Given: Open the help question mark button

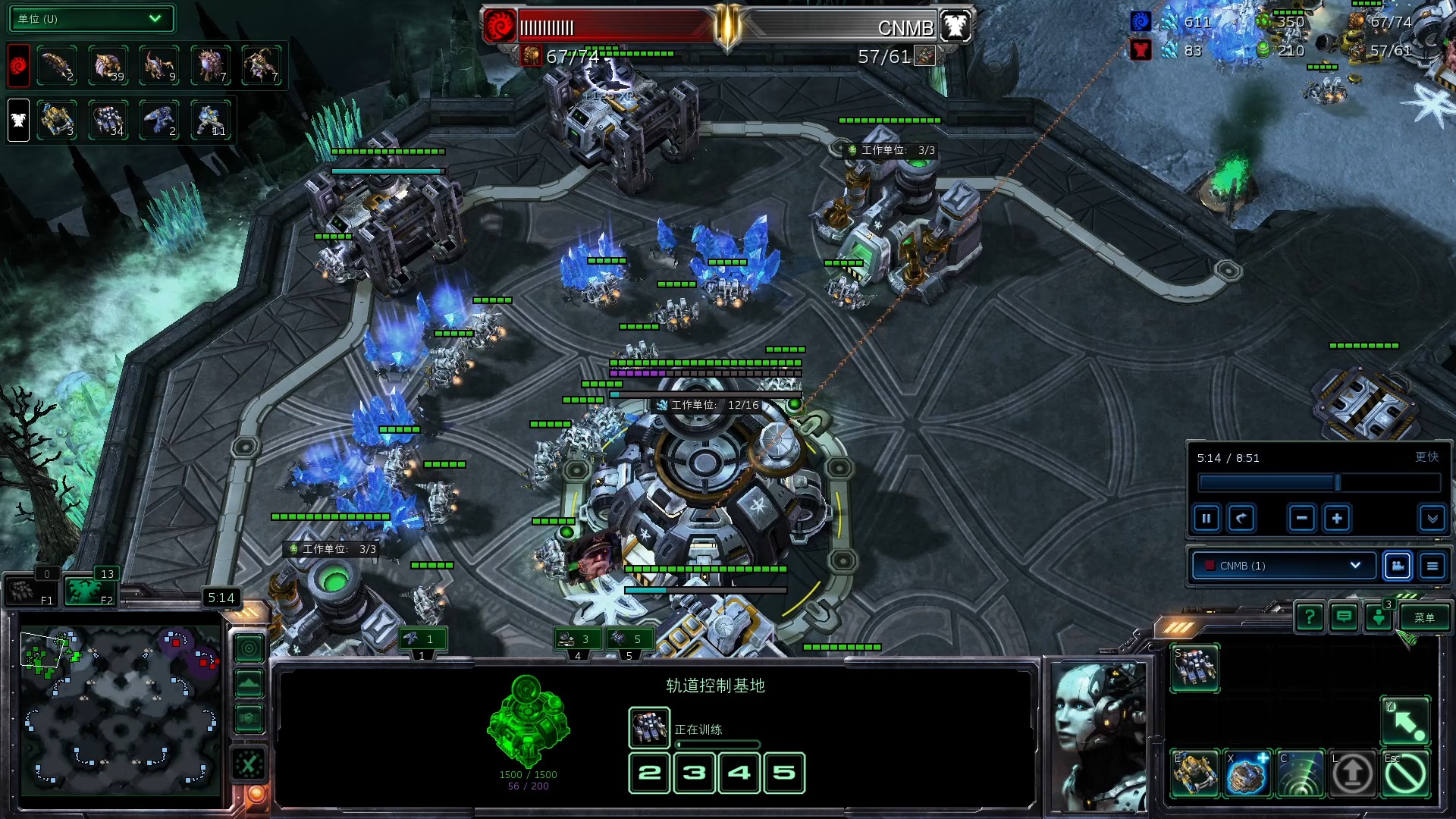Looking at the screenshot, I should (1310, 618).
